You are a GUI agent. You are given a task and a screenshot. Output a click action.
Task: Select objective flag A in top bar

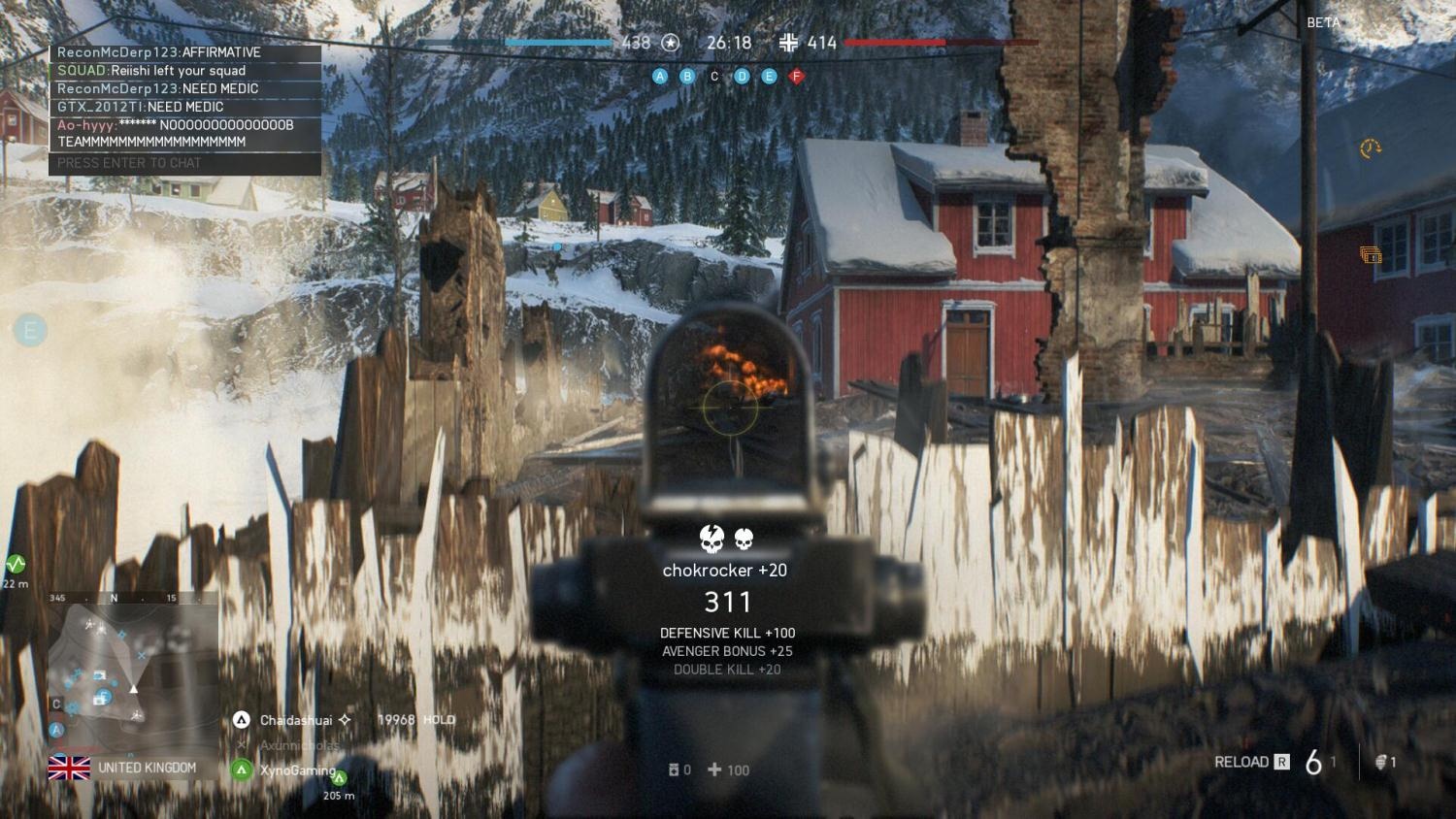click(x=660, y=76)
